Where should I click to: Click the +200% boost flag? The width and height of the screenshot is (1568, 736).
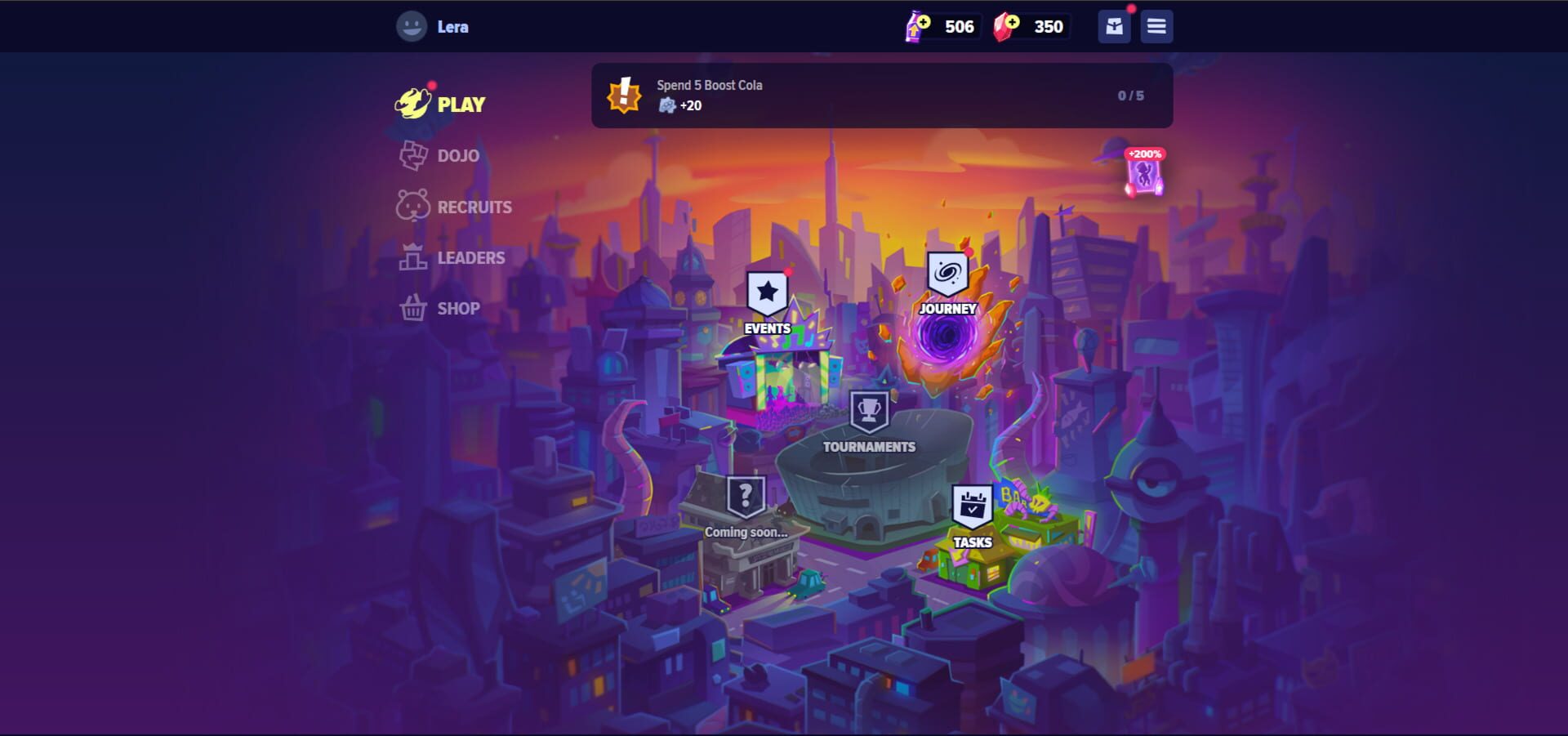pos(1143,172)
